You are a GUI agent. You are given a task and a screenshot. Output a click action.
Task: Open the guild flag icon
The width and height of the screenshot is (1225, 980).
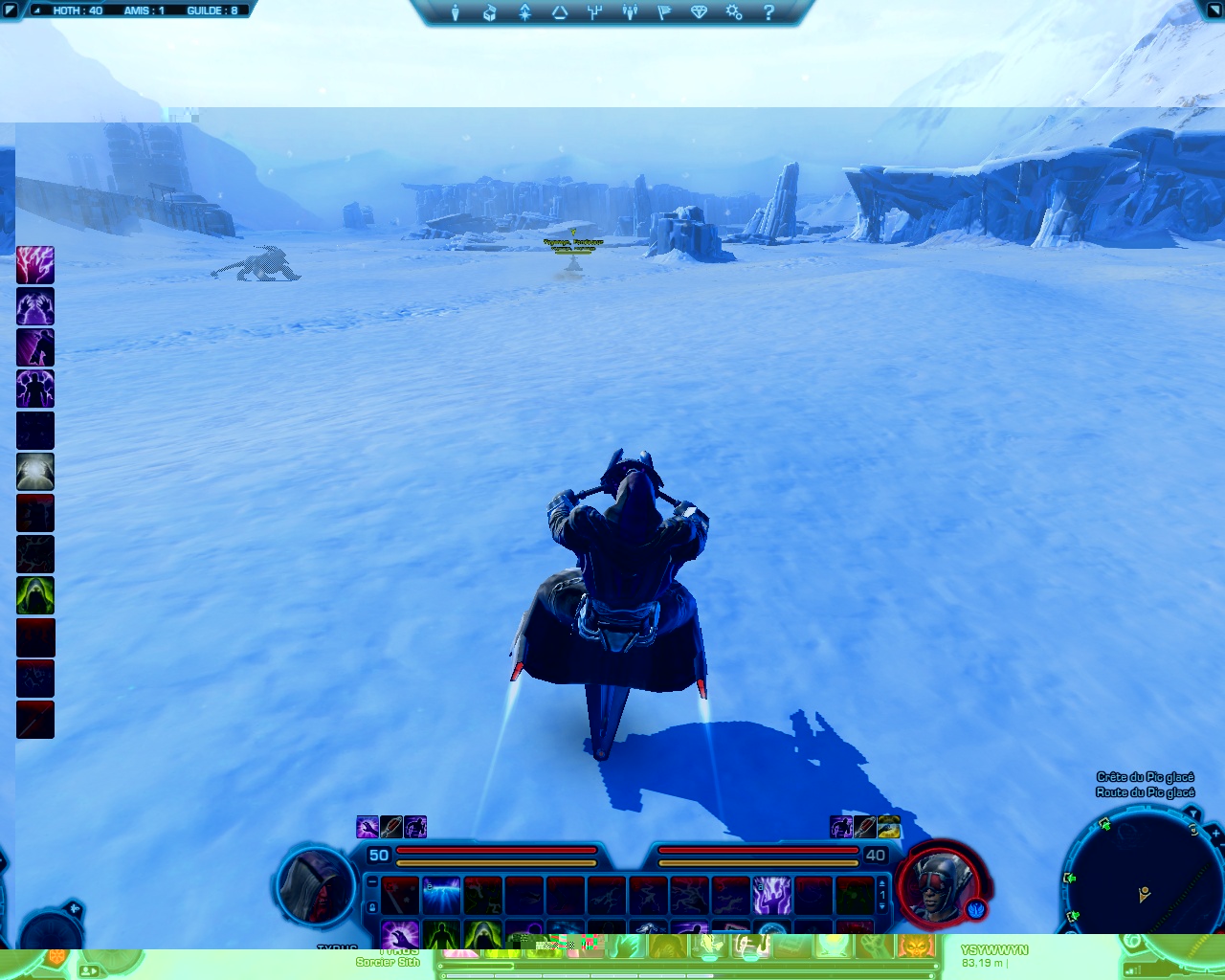(x=664, y=12)
